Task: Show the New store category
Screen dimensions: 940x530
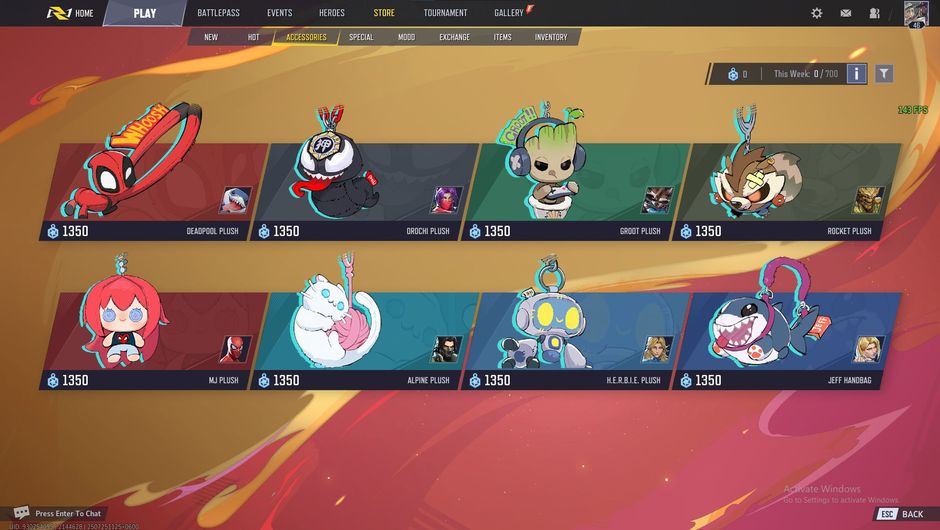Action: point(211,37)
